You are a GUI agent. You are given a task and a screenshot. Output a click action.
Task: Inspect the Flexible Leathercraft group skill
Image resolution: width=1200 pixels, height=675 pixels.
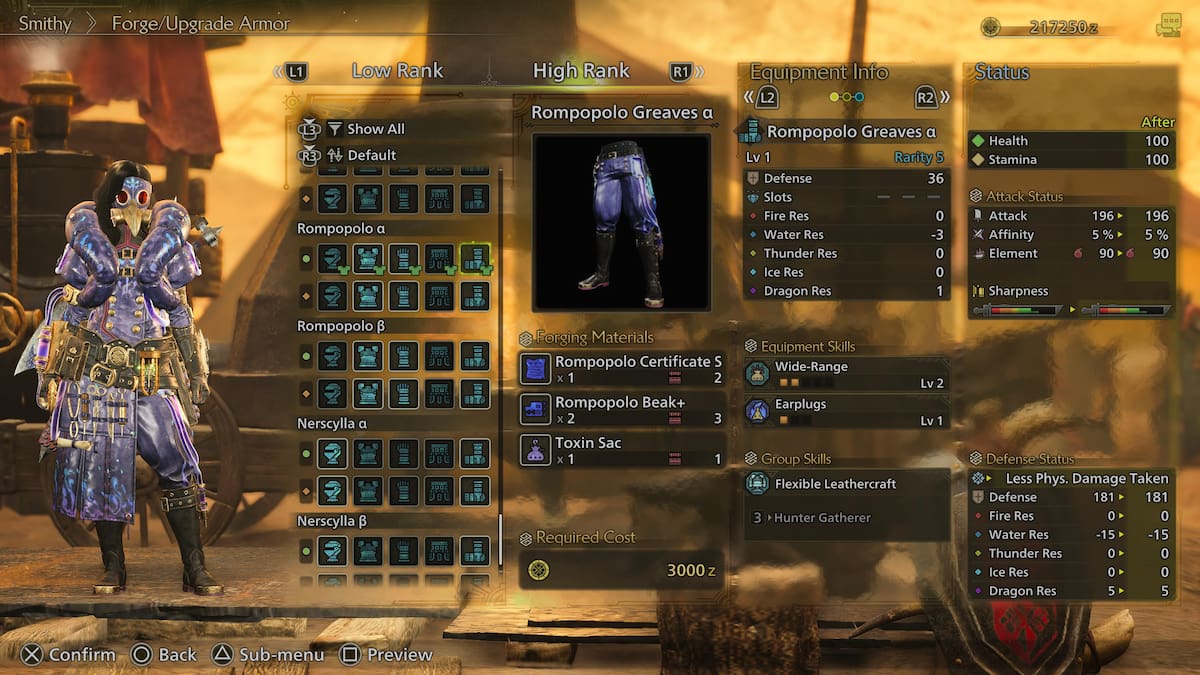point(846,484)
